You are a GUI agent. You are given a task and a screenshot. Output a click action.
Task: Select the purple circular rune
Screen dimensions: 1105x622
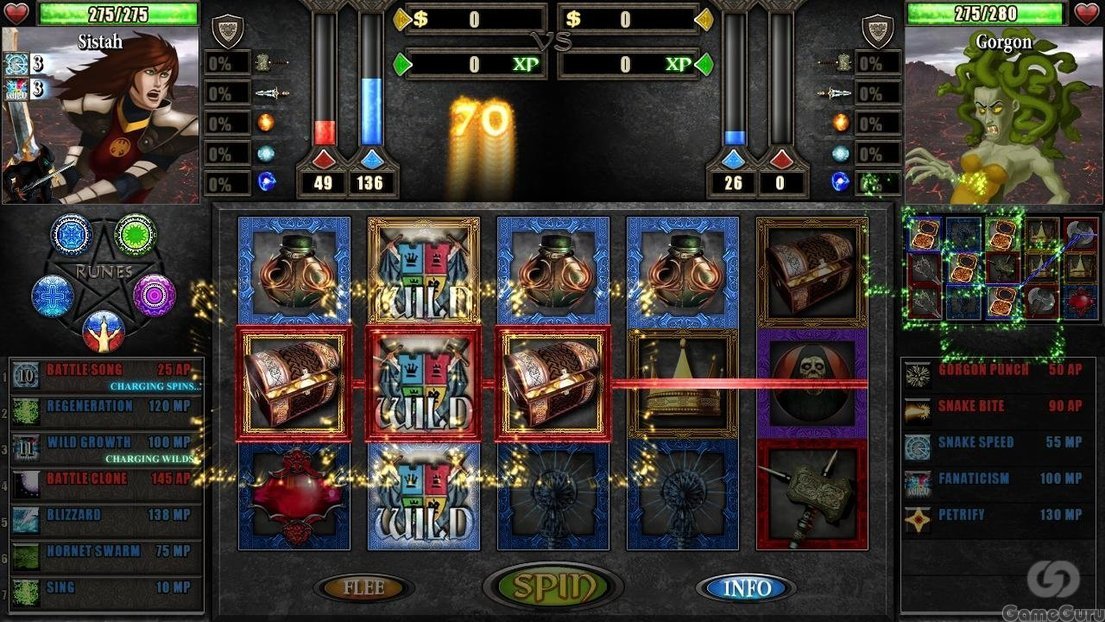154,295
